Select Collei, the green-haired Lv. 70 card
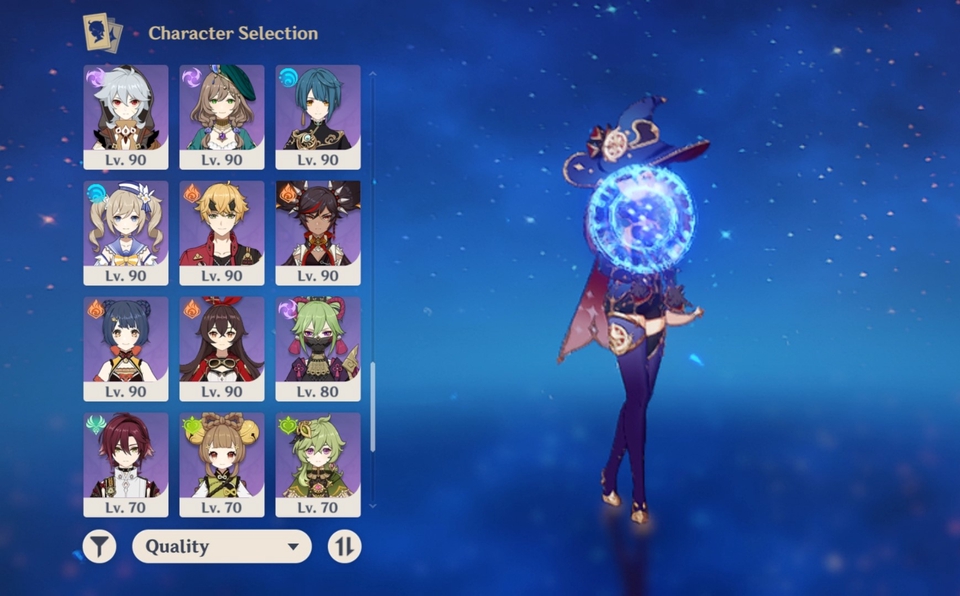 pyautogui.click(x=318, y=464)
